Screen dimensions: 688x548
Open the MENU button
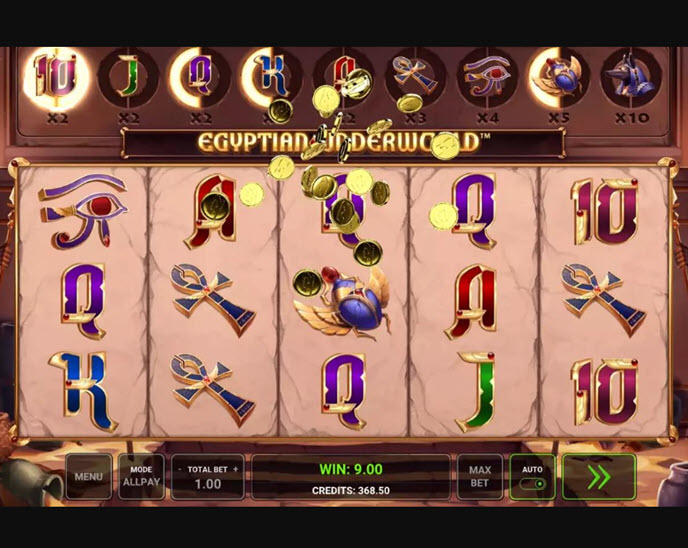(x=88, y=477)
